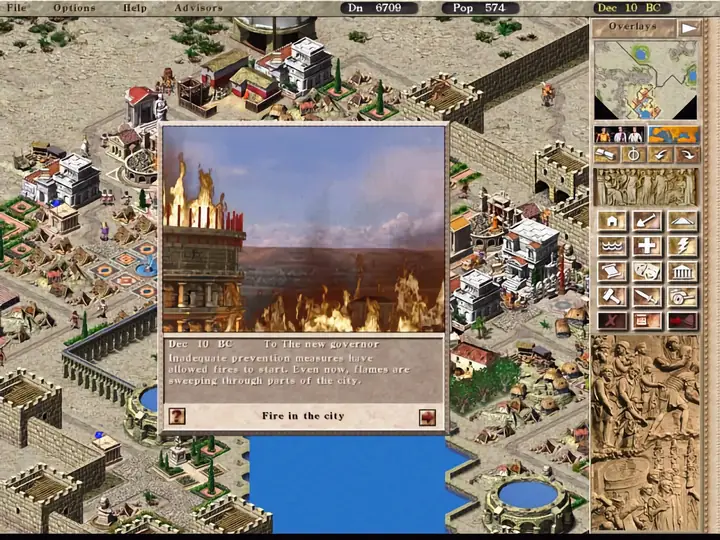
Task: Open the entertainment masks build menu
Action: point(646,271)
